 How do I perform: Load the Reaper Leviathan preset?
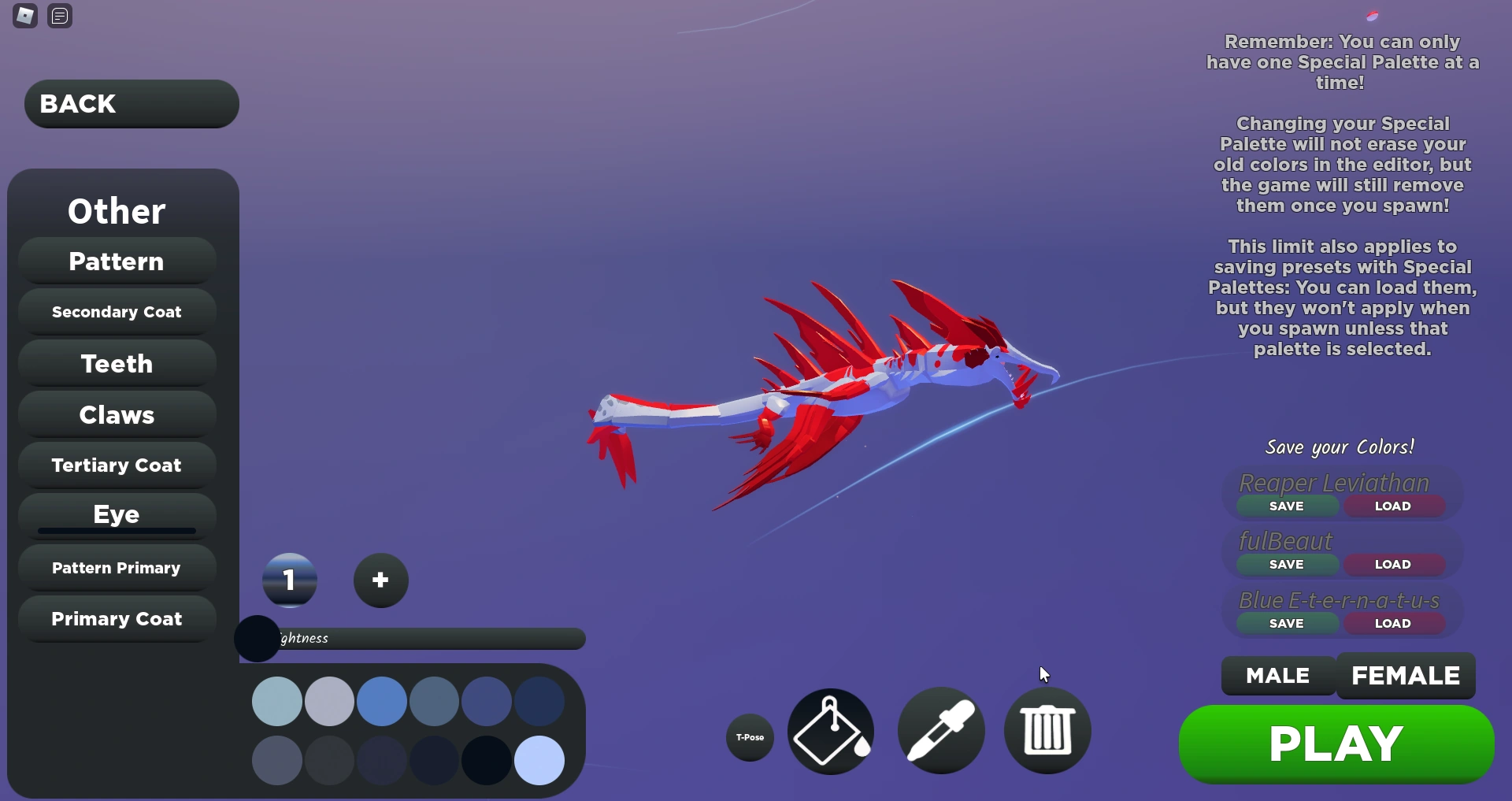point(1394,506)
